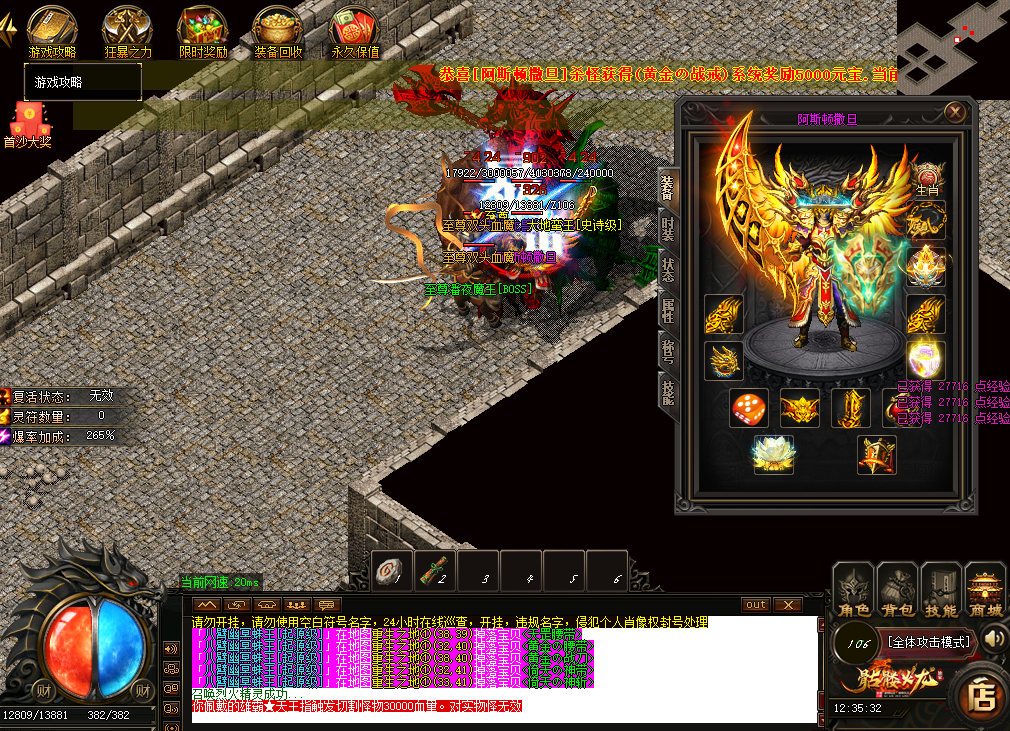Show the 称号 titles tab
Screen dimensions: 1010x731
coord(668,350)
